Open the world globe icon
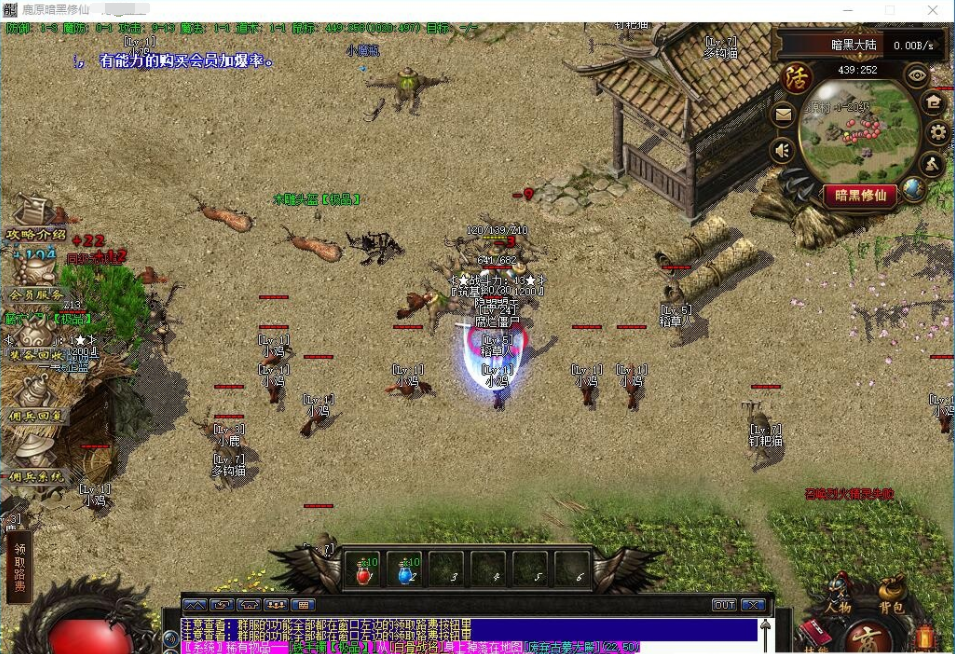The height and width of the screenshot is (654, 955). pyautogui.click(x=912, y=187)
